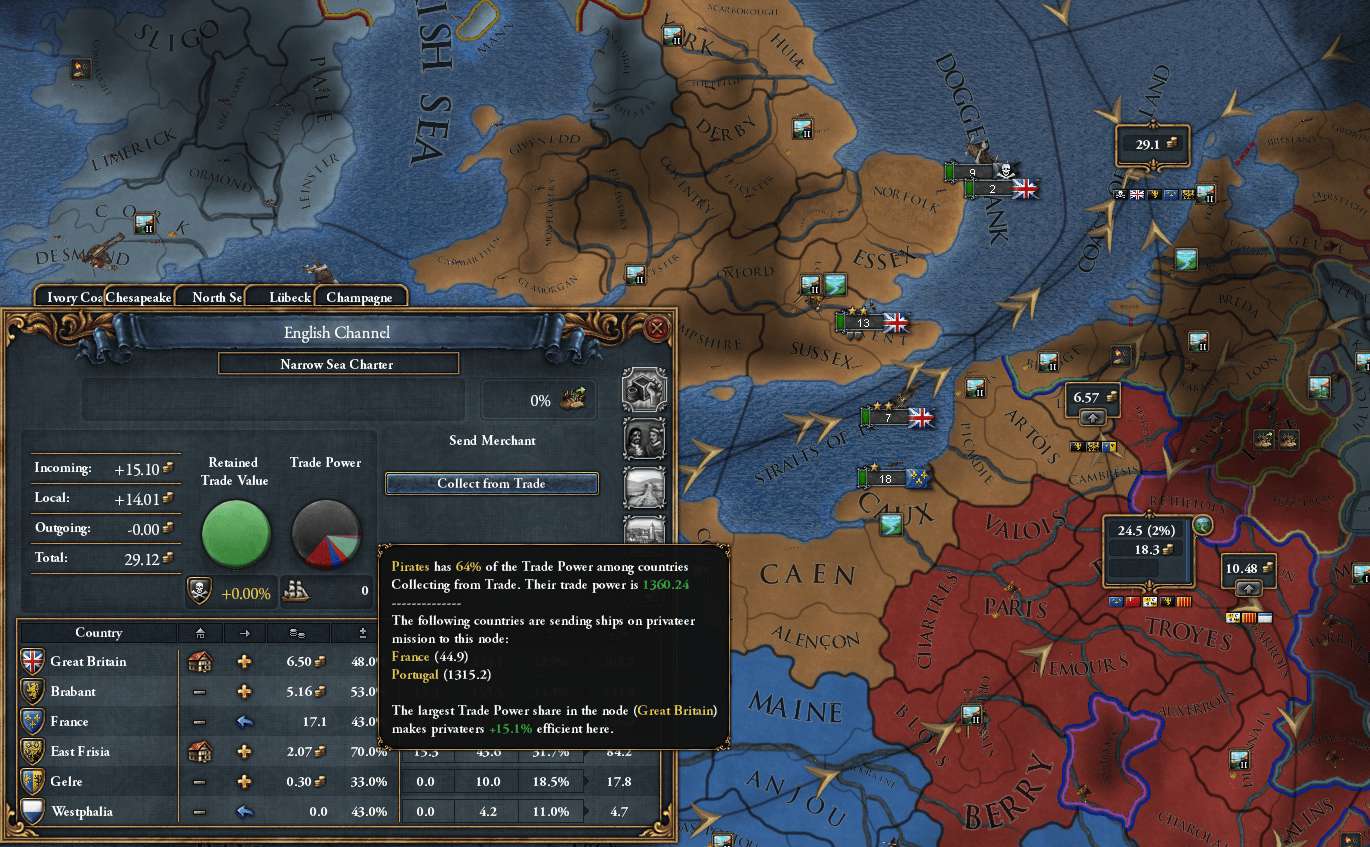Select France in the country list
This screenshot has height=847, width=1370.
click(x=69, y=722)
